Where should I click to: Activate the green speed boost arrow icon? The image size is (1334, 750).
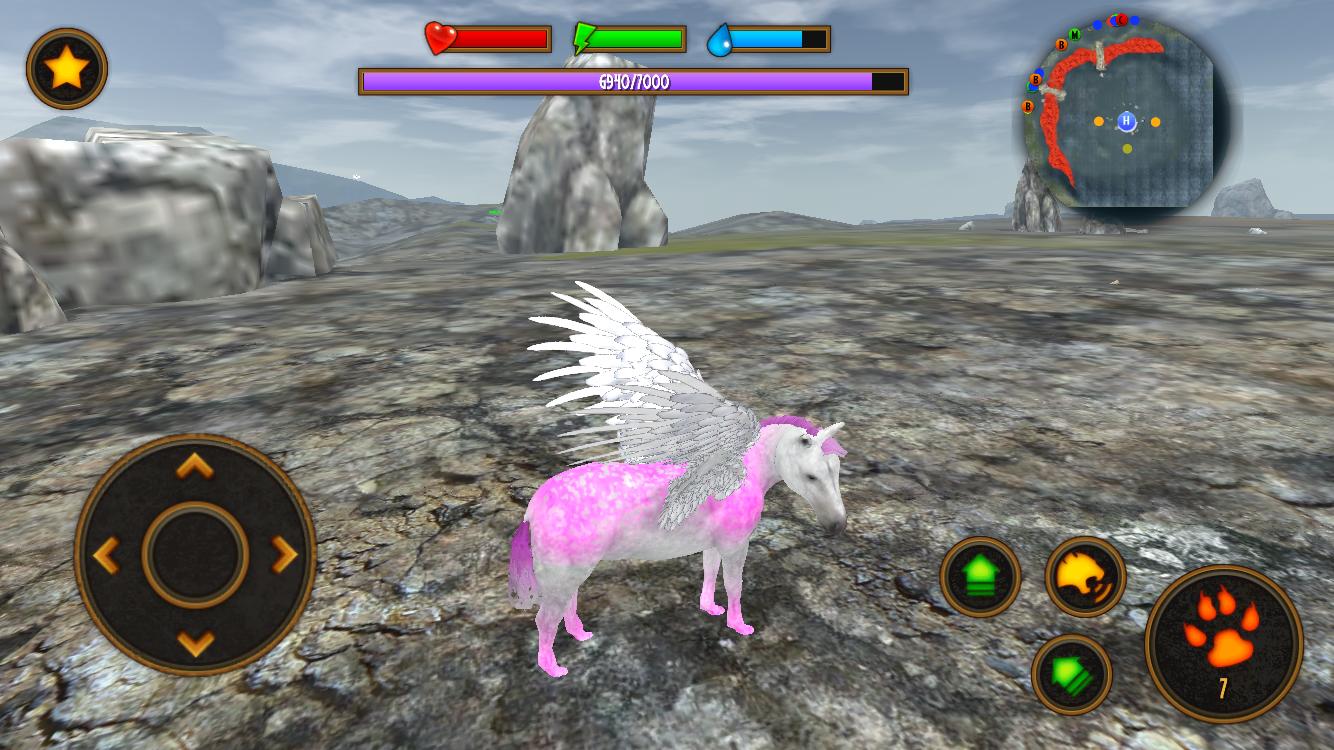pos(981,579)
